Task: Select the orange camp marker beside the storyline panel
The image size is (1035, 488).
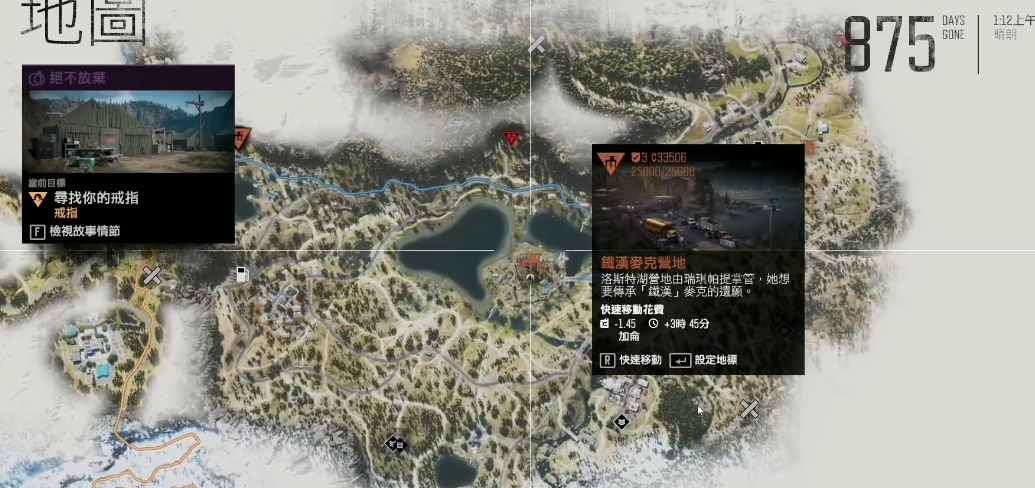Action: pyautogui.click(x=241, y=138)
